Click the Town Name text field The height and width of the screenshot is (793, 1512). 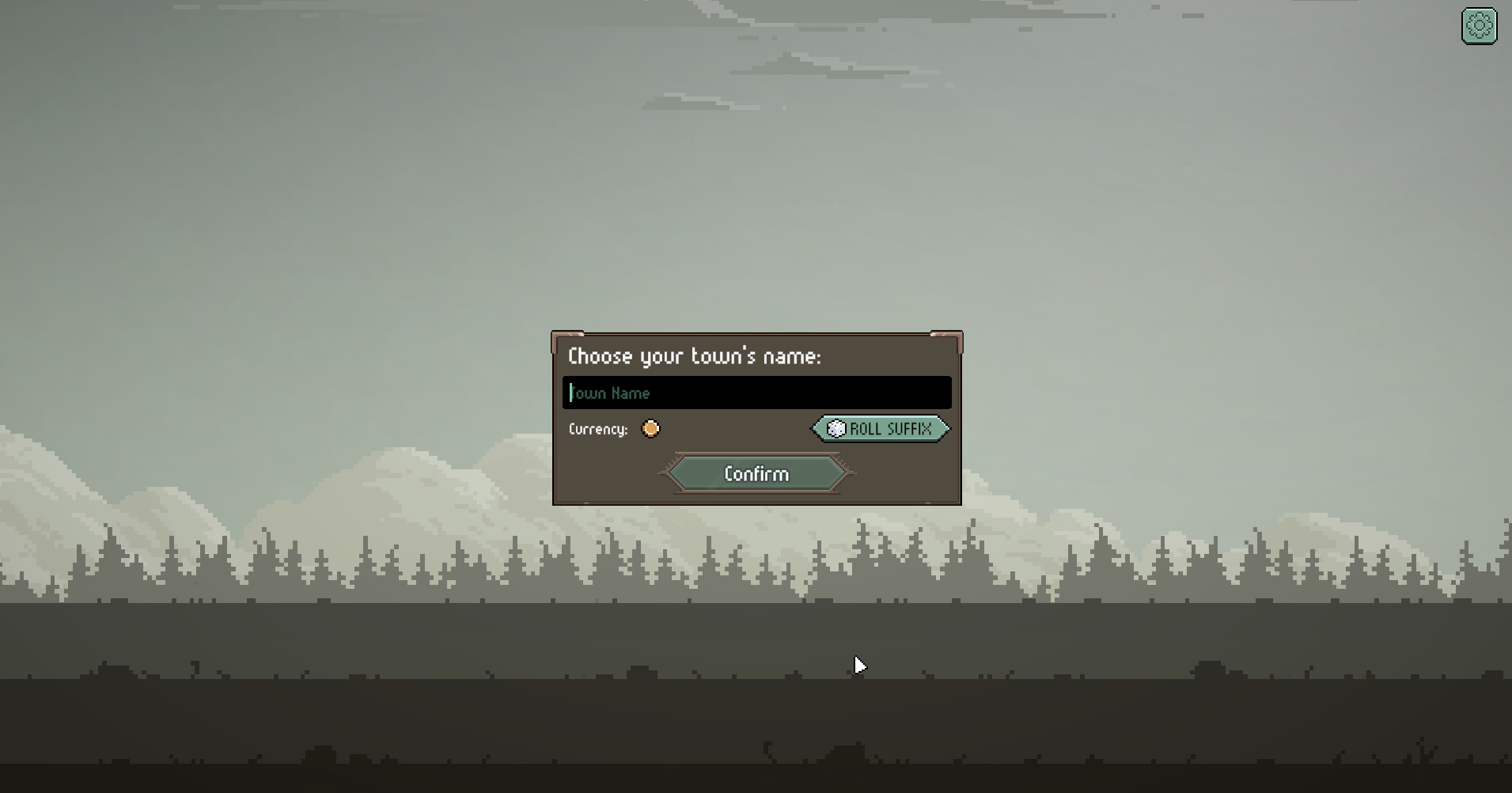click(x=756, y=393)
